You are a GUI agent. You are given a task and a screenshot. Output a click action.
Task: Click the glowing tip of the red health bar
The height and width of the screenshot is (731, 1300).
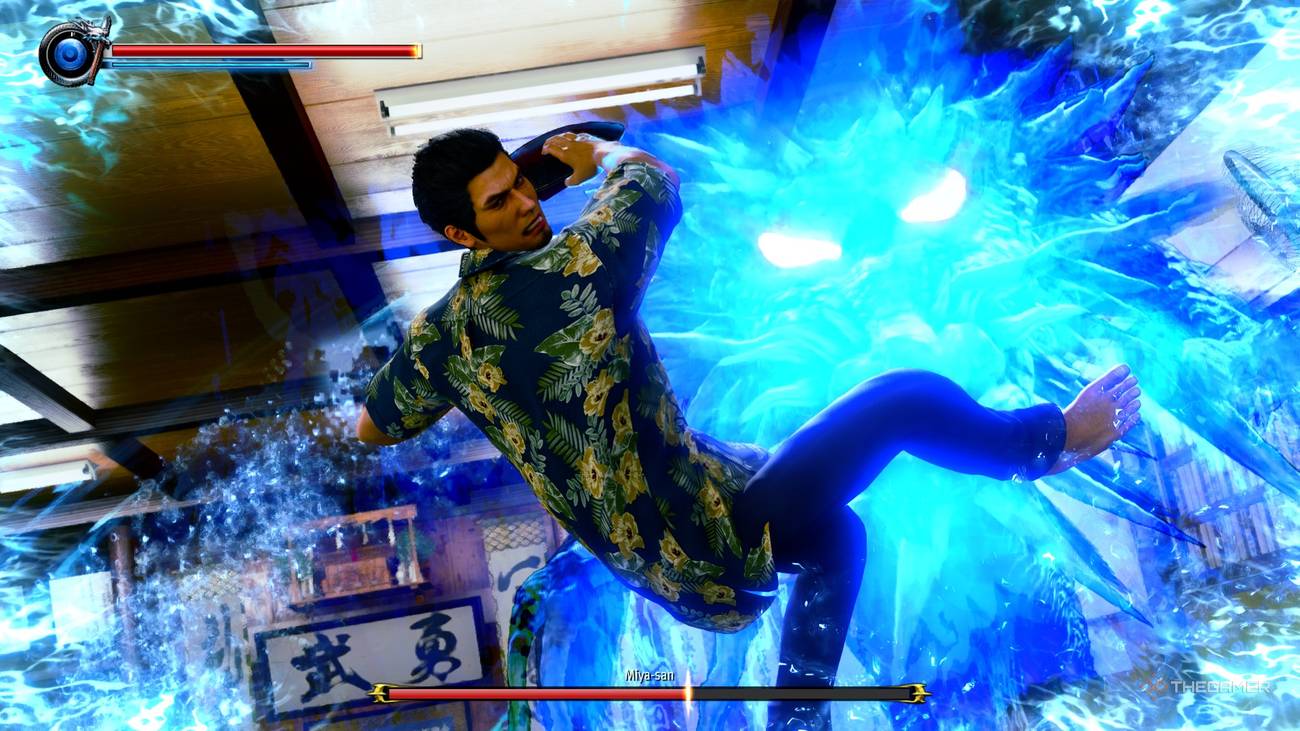(414, 50)
